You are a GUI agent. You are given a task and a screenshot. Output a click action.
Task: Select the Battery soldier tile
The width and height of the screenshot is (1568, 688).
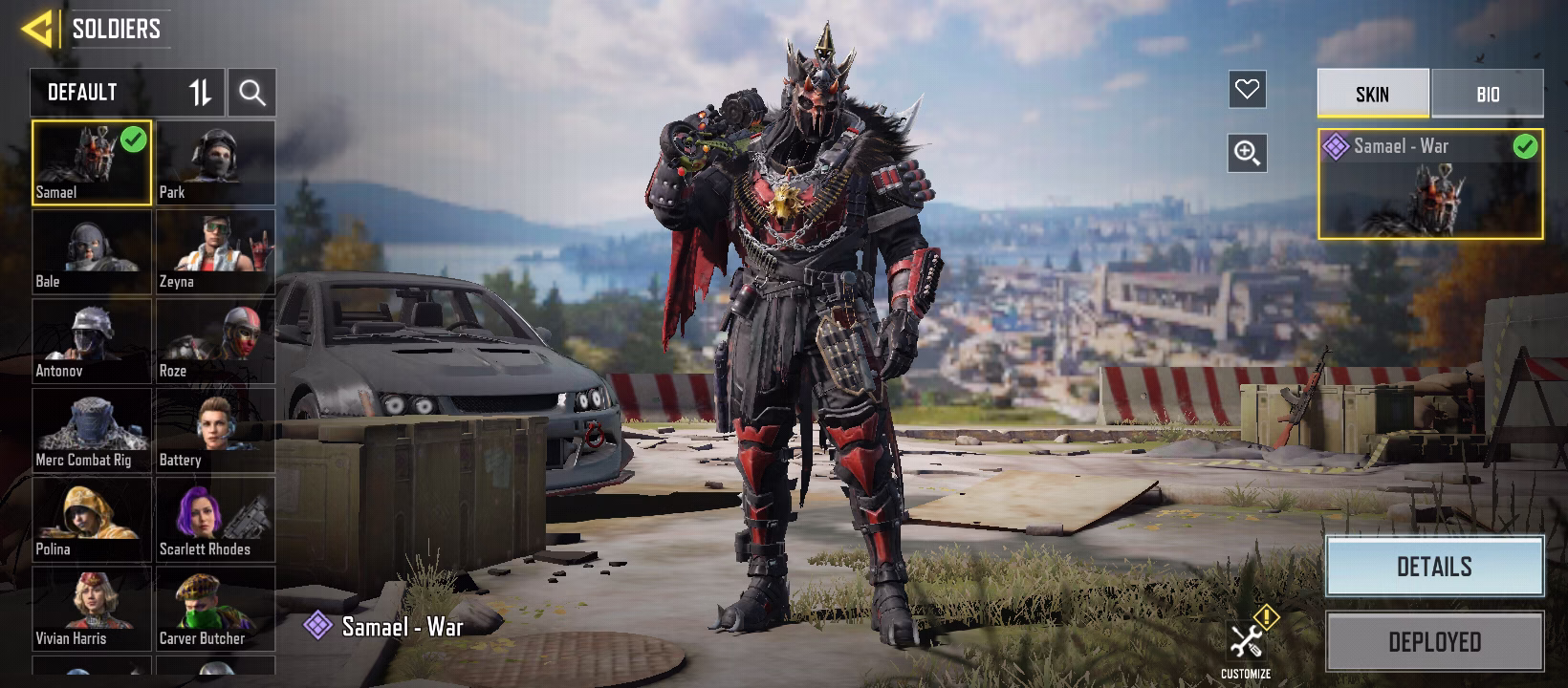click(x=215, y=430)
